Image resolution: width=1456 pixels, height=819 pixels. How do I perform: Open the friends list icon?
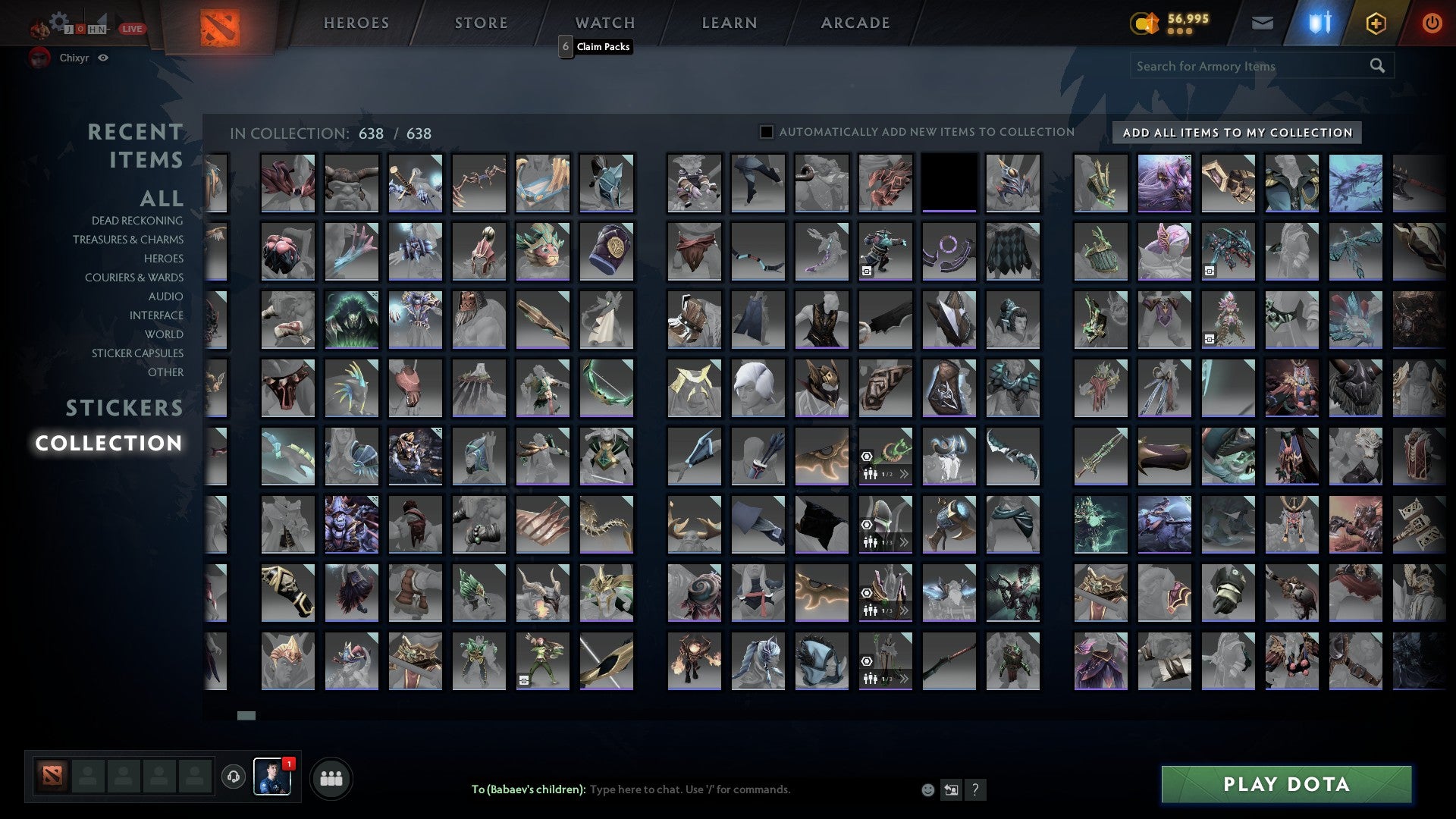click(x=331, y=777)
